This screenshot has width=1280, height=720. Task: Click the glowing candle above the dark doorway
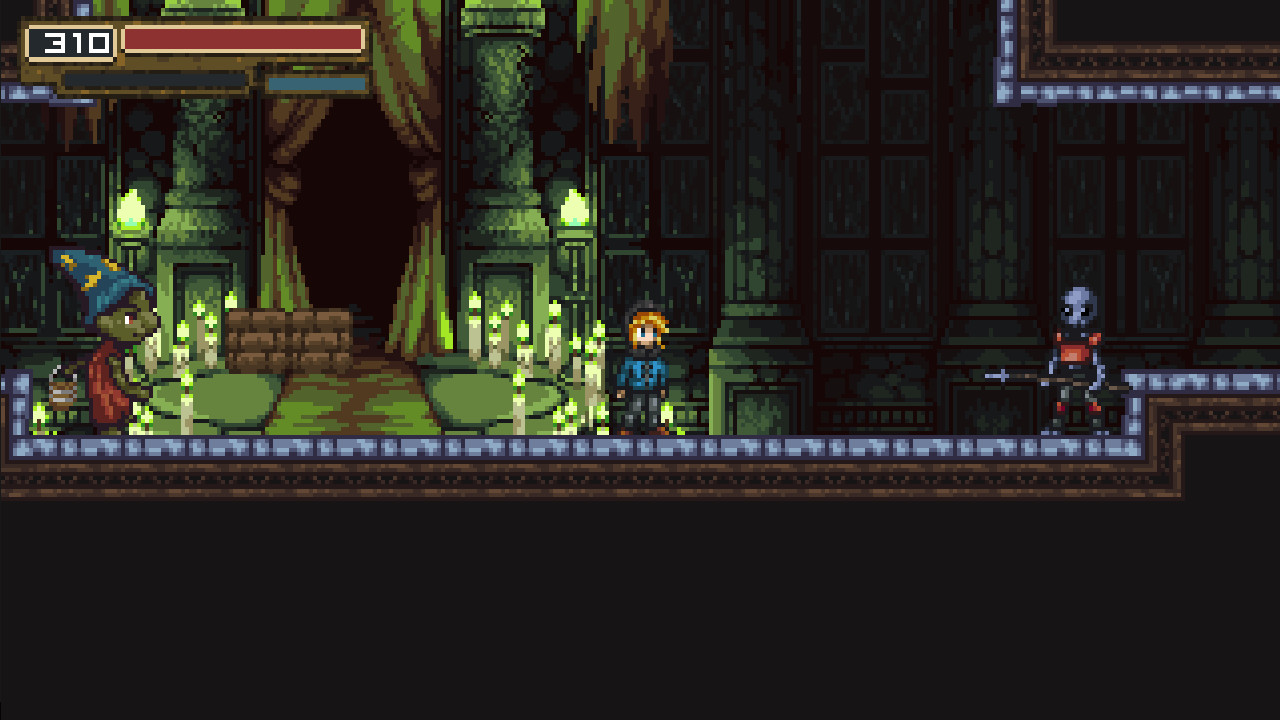(574, 208)
